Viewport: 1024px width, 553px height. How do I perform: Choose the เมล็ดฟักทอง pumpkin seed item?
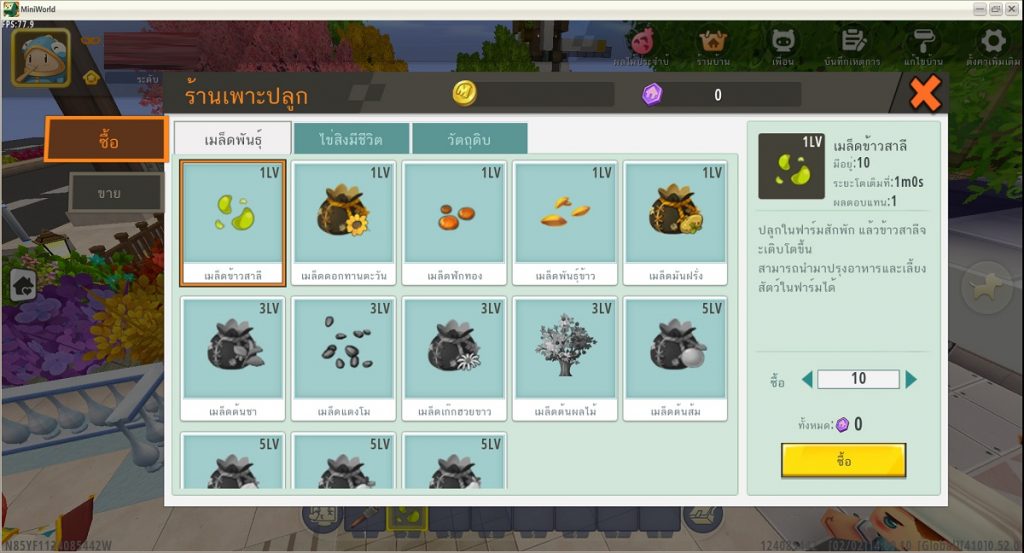453,222
